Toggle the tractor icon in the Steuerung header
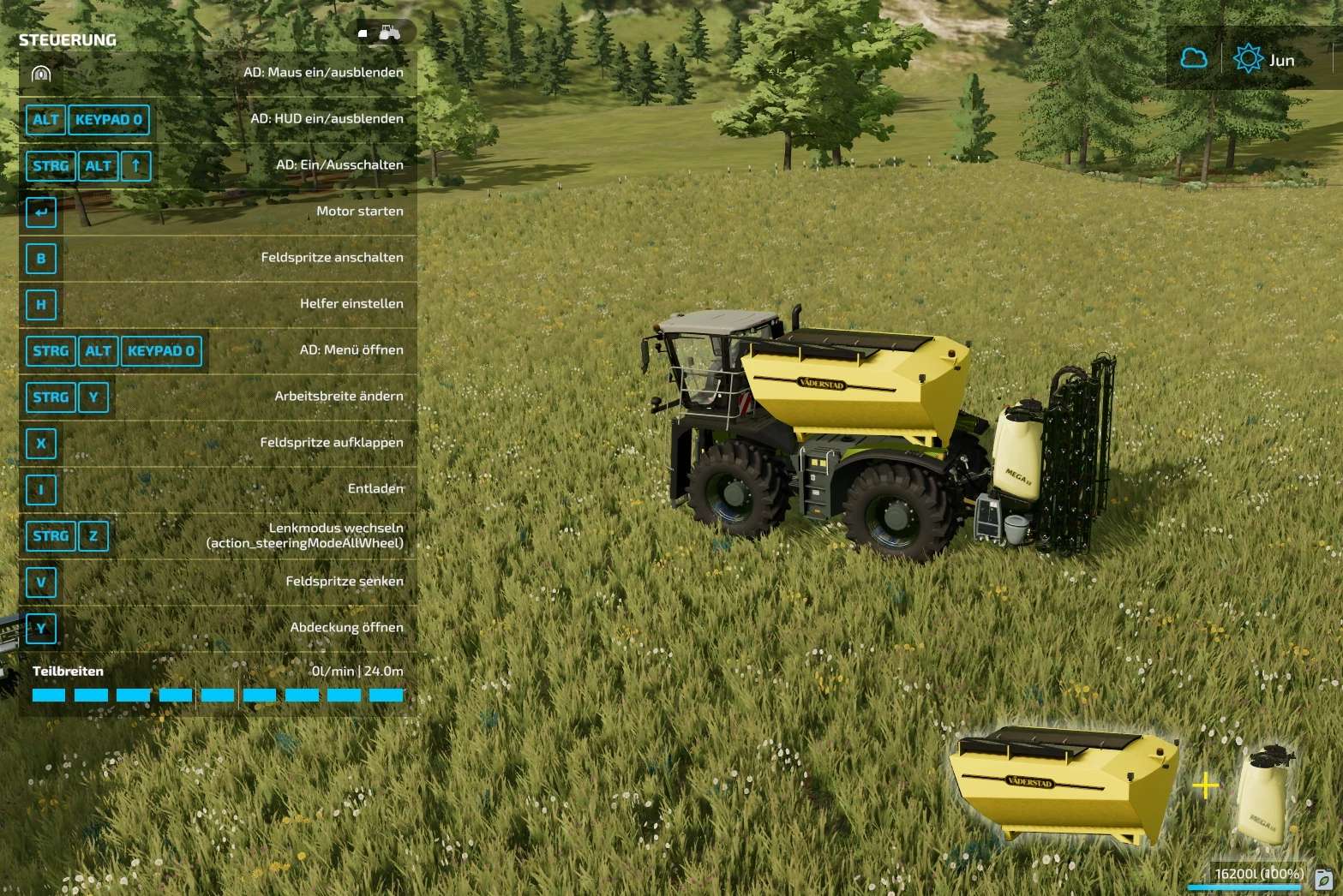This screenshot has width=1343, height=896. (389, 33)
